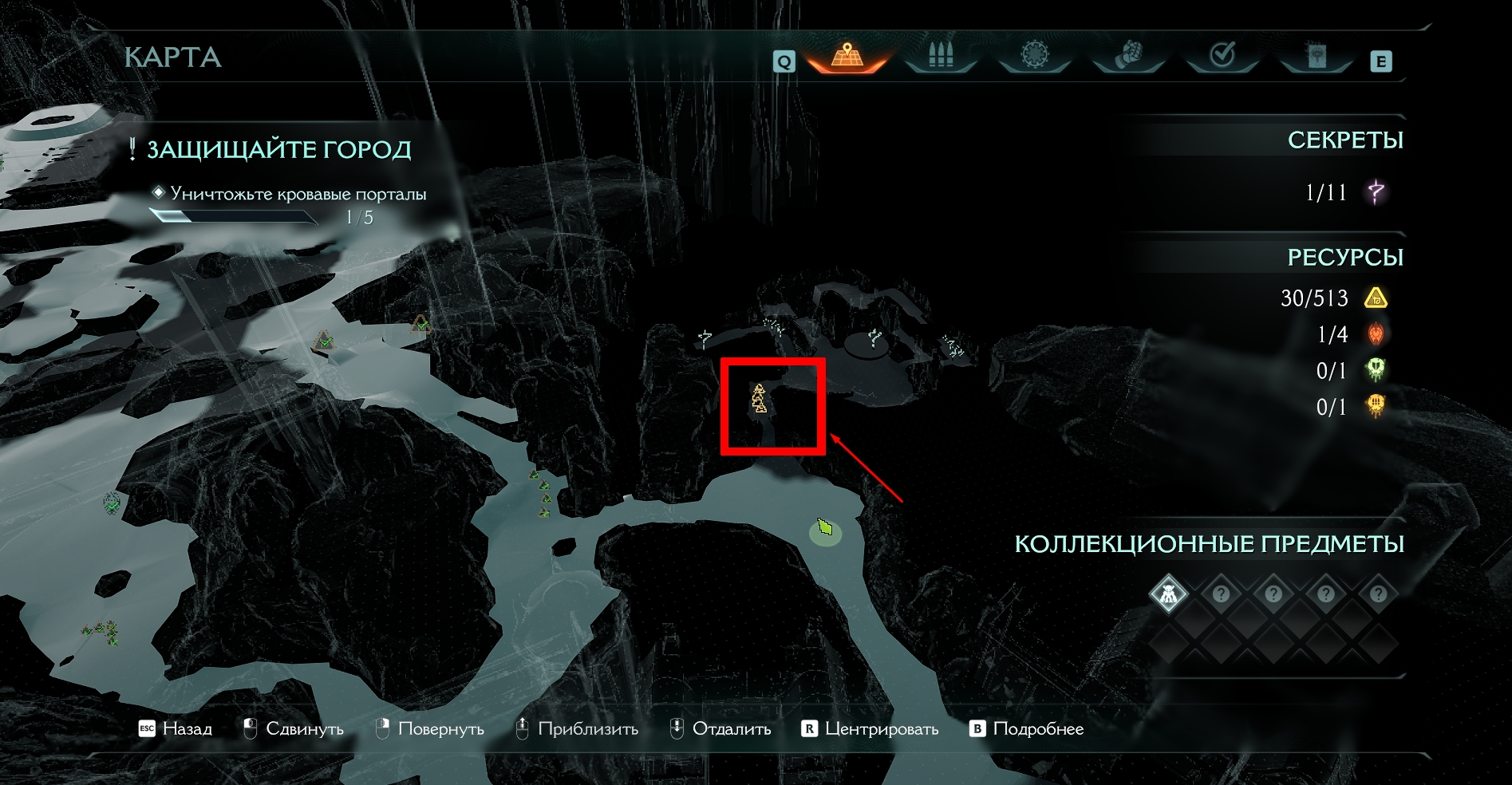Select the orange map tab

click(847, 56)
